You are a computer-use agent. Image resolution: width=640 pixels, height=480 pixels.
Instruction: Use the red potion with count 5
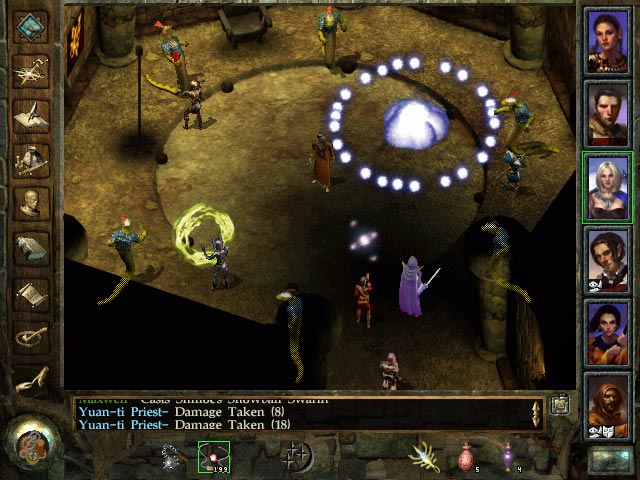click(x=464, y=456)
